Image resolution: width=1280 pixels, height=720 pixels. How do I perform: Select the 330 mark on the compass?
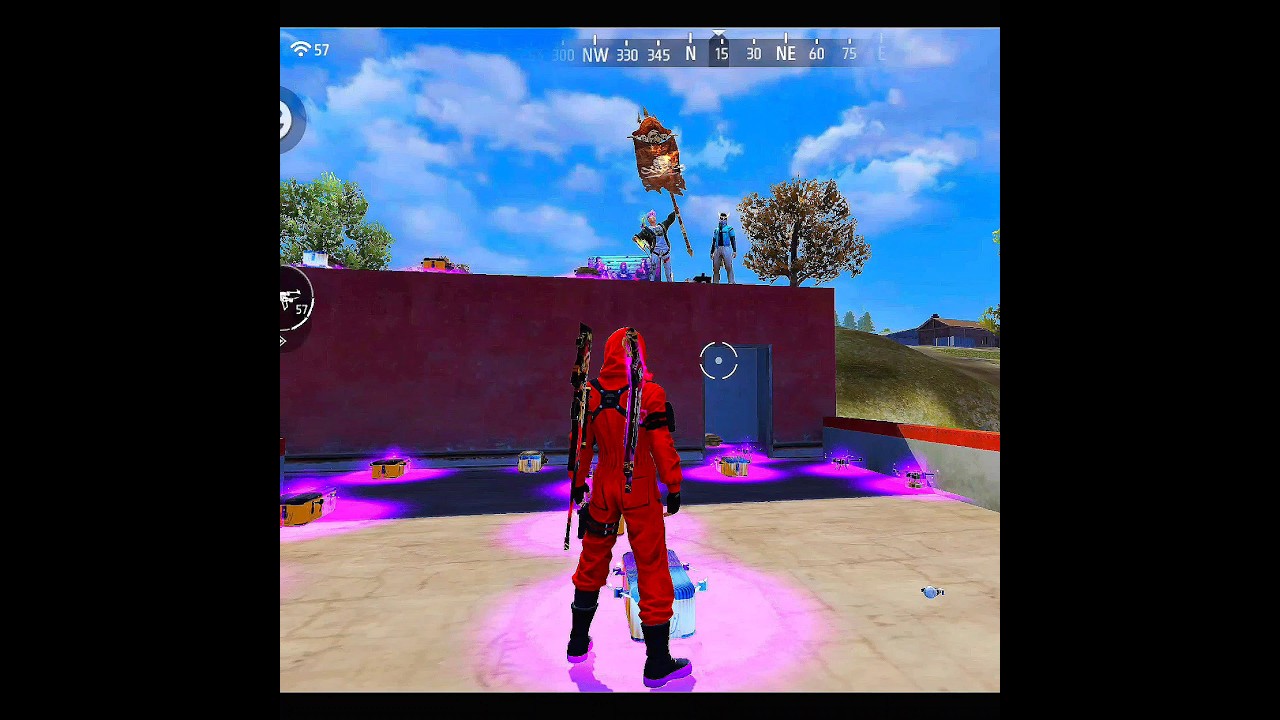[x=627, y=55]
